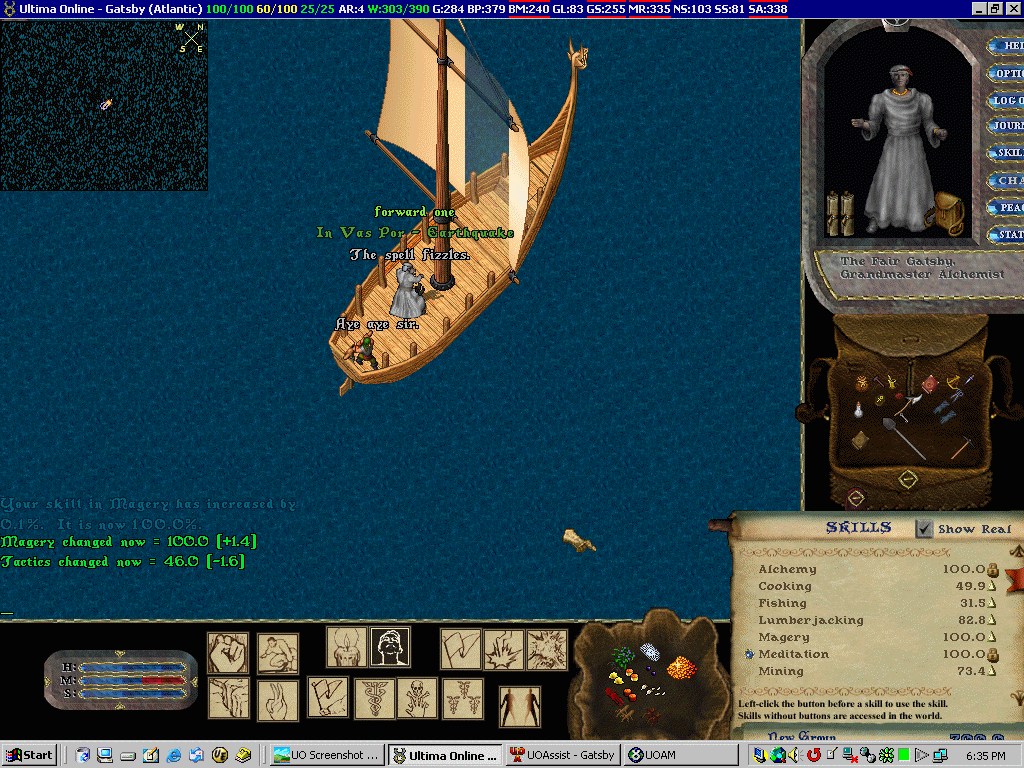Select the Magery row in skills list
Screen dimensions: 1024x768
click(x=784, y=637)
